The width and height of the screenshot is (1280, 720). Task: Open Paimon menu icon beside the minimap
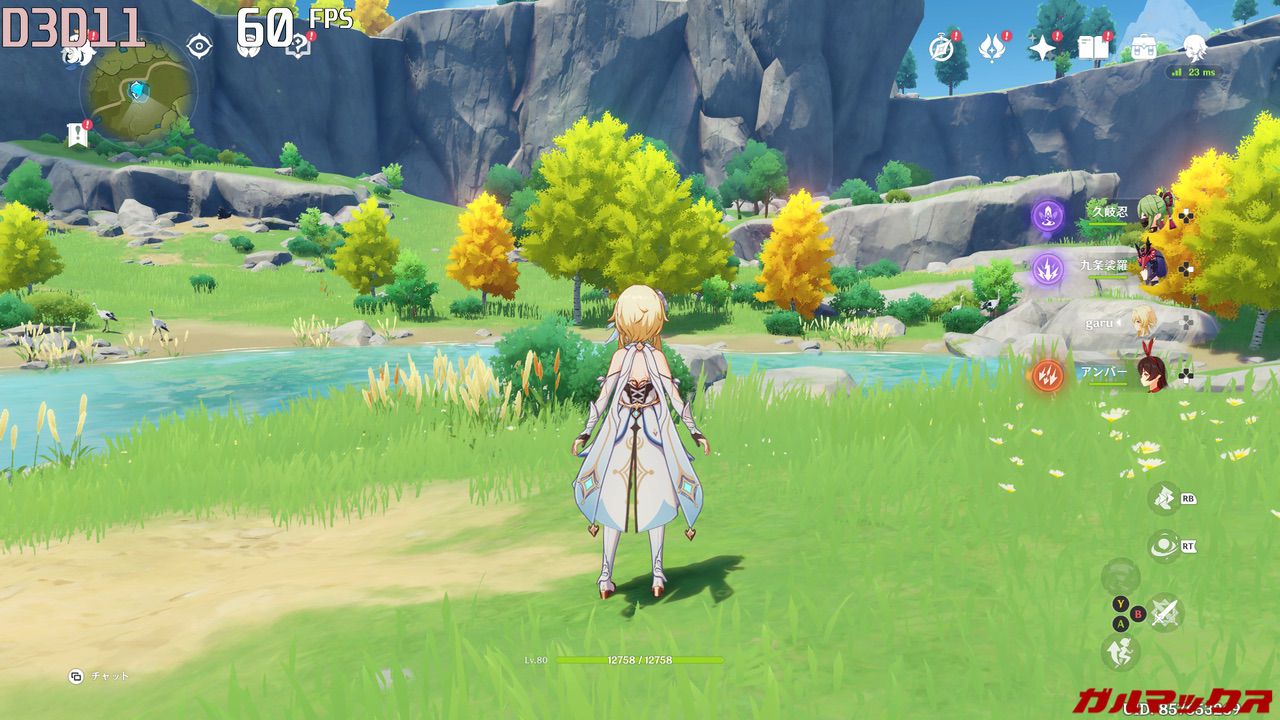[76, 50]
